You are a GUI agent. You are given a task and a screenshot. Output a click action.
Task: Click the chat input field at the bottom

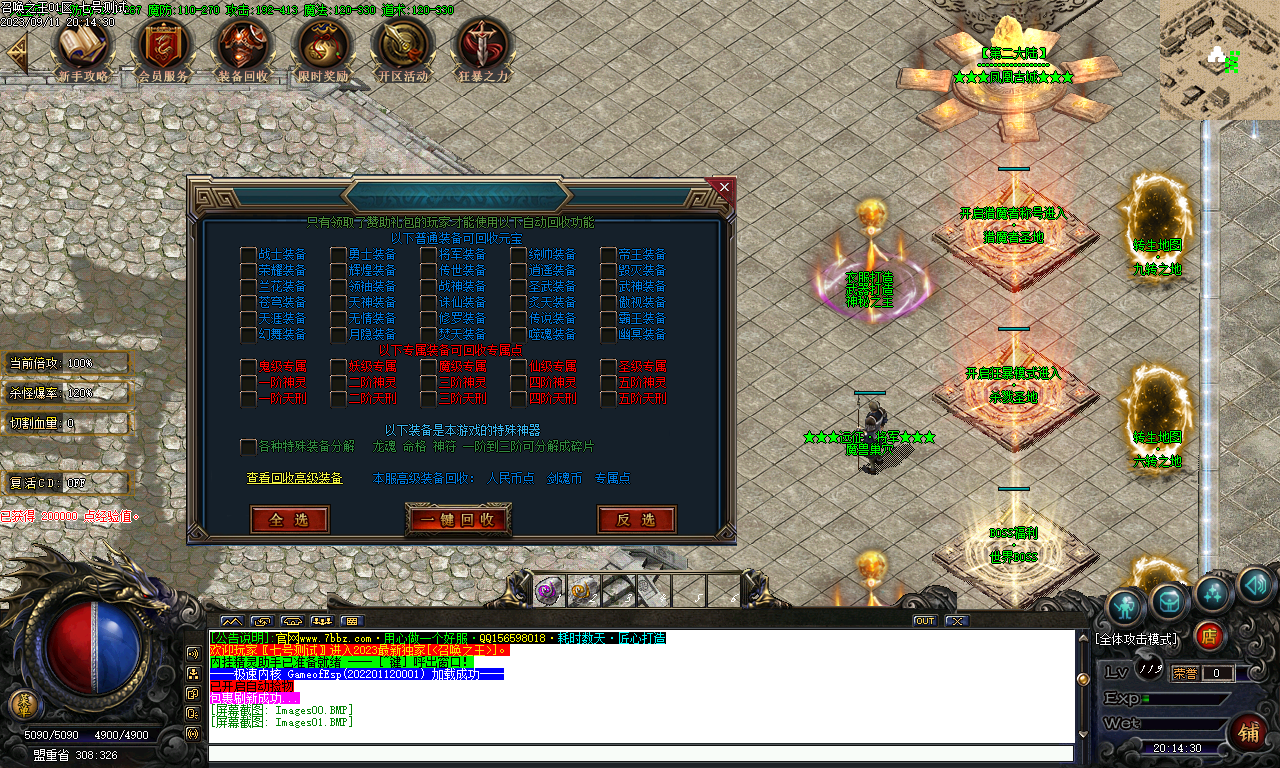(x=640, y=754)
